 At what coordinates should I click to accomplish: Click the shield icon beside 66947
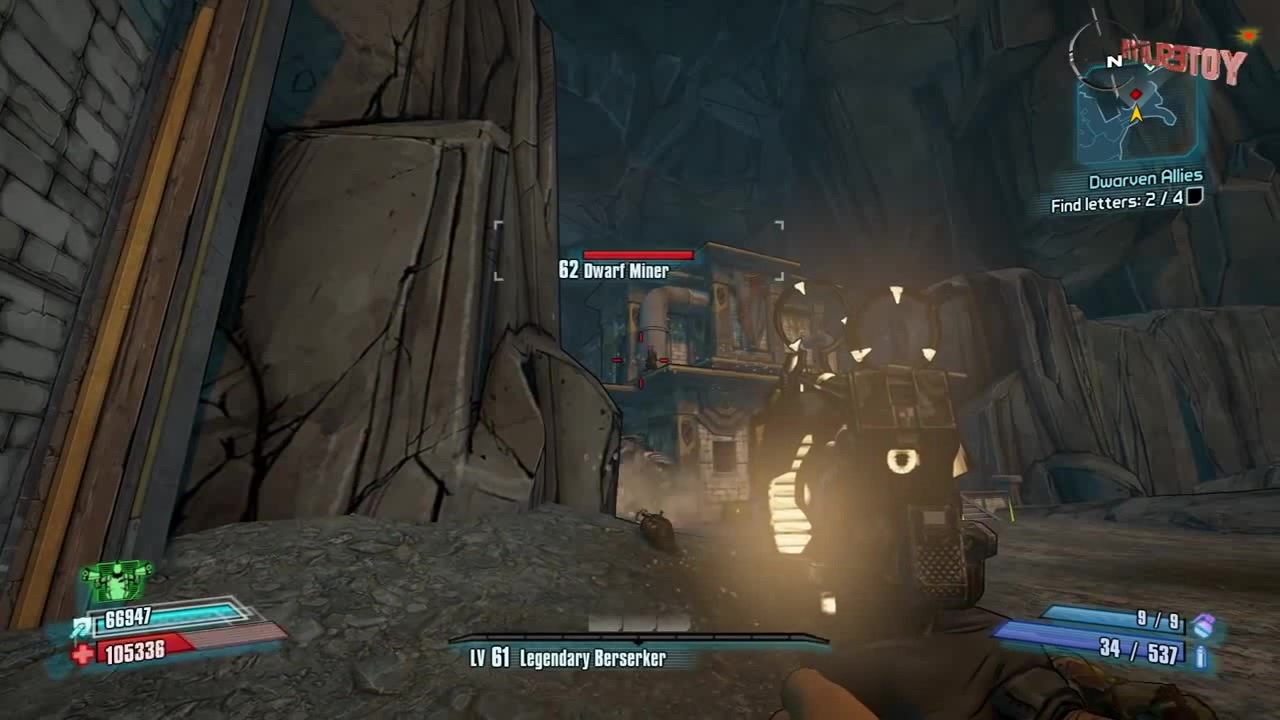(82, 628)
